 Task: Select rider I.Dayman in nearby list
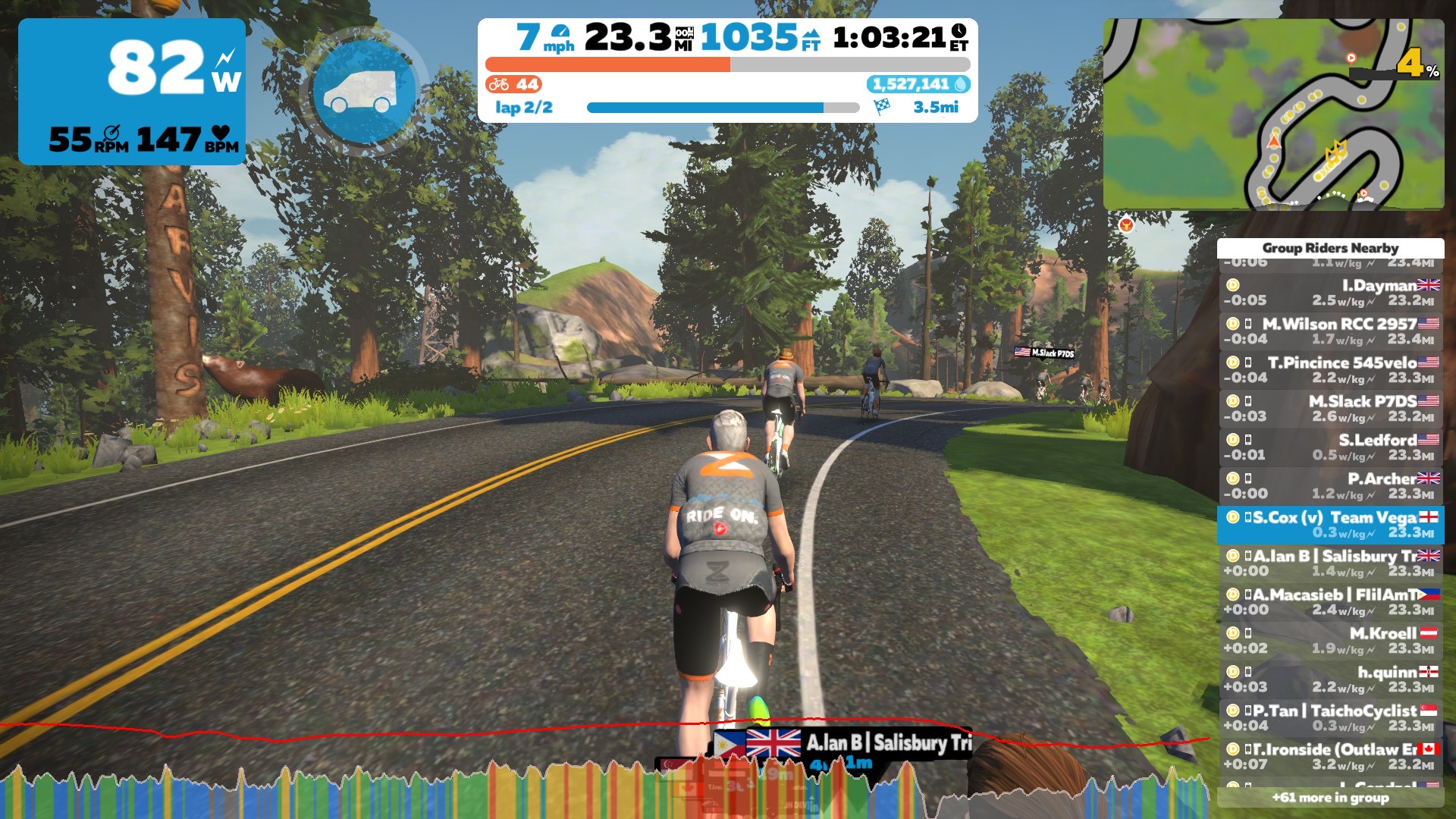tap(1330, 293)
